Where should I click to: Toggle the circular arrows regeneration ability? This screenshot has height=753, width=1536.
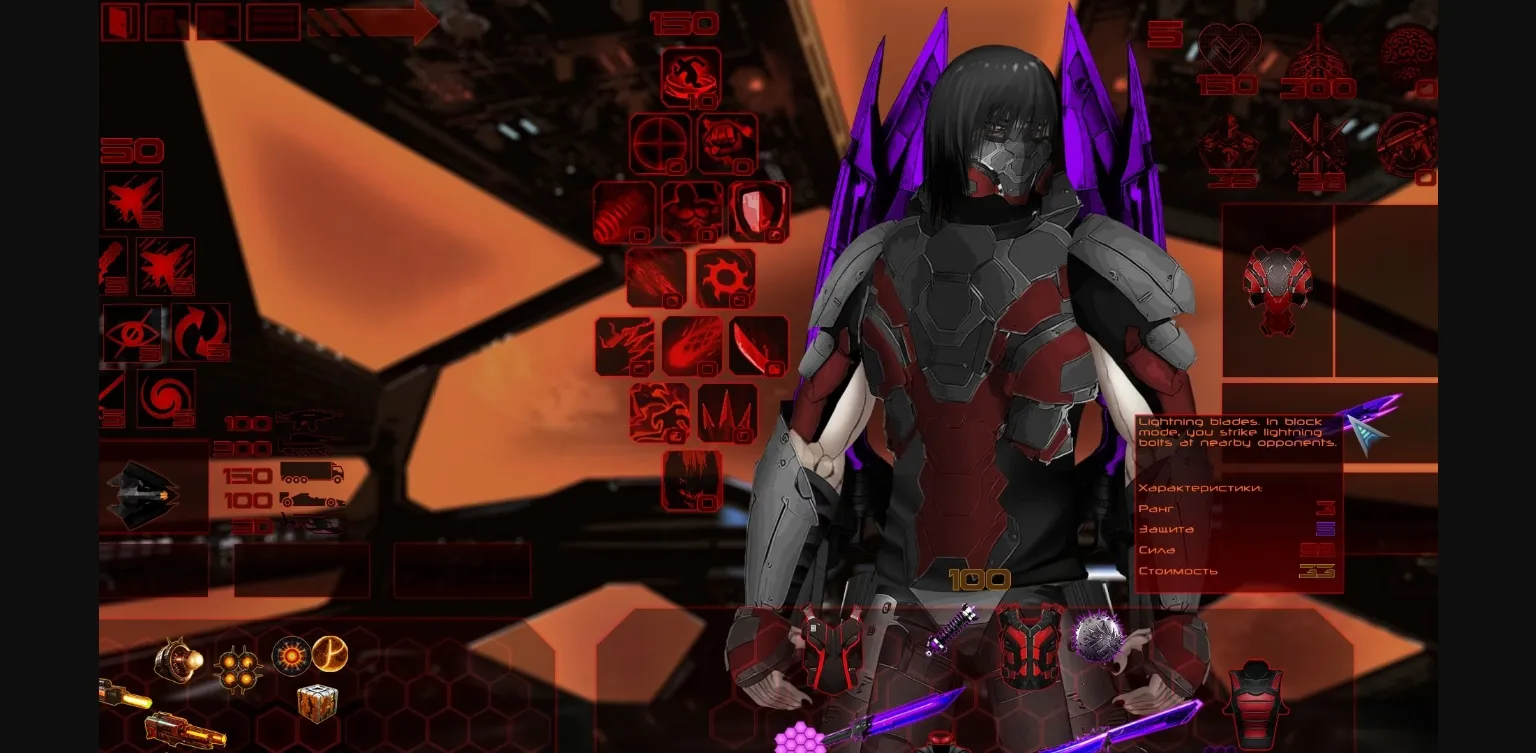(x=199, y=330)
